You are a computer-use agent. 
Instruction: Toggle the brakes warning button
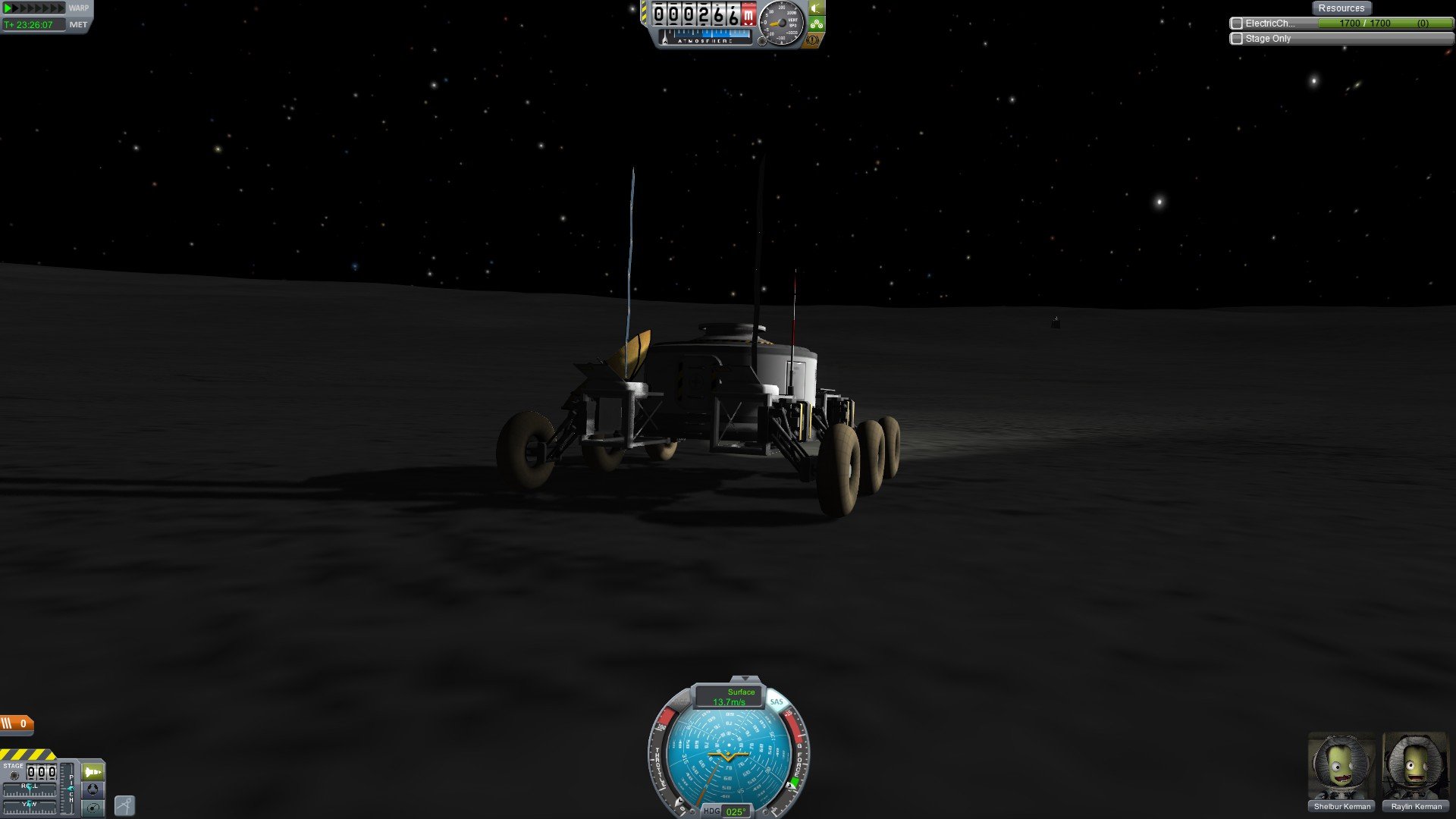pos(813,39)
